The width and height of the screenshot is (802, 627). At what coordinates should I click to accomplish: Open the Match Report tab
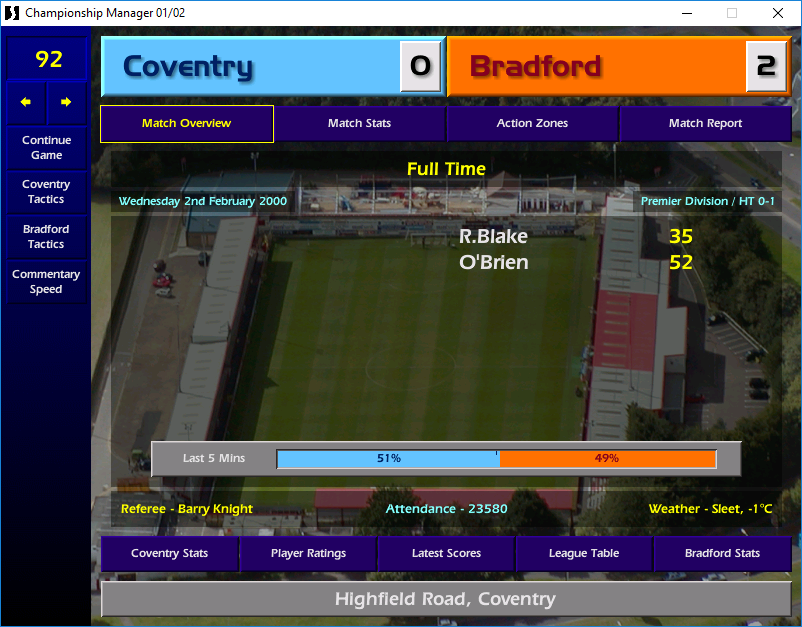pyautogui.click(x=705, y=124)
